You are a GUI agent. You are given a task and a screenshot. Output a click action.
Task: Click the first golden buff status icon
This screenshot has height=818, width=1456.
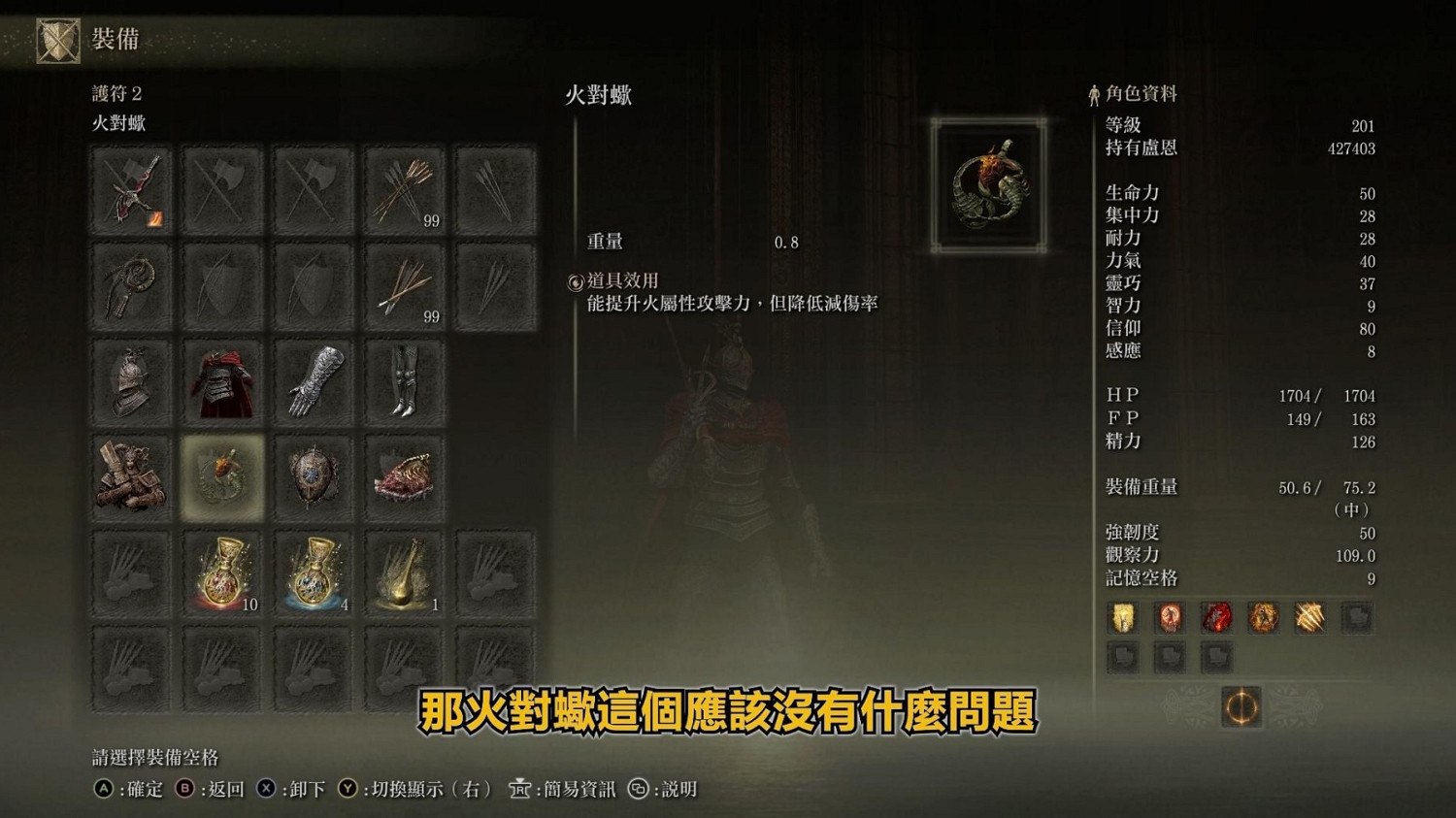pos(1123,617)
